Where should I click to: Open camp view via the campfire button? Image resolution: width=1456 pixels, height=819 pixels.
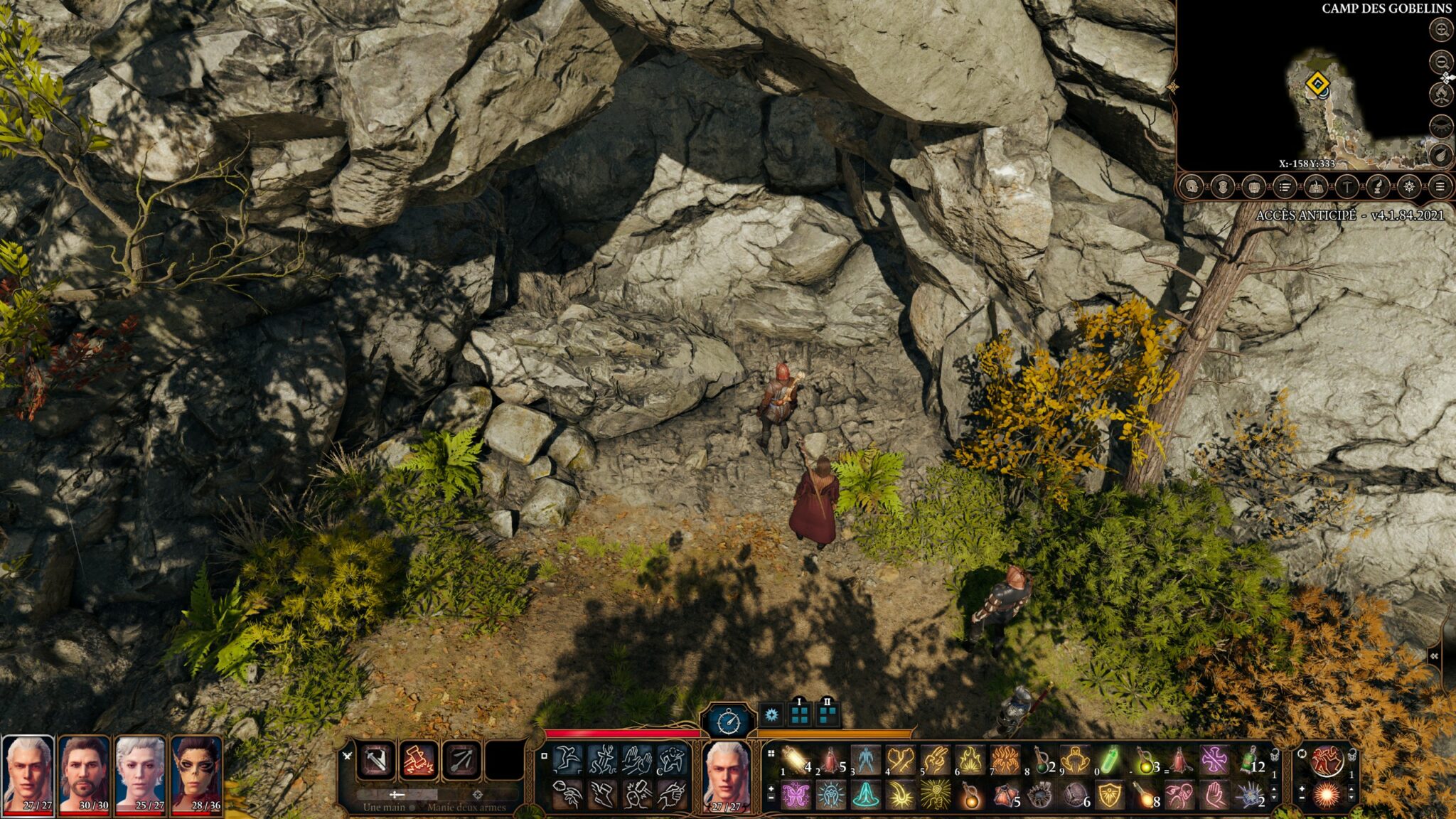pos(1440,95)
